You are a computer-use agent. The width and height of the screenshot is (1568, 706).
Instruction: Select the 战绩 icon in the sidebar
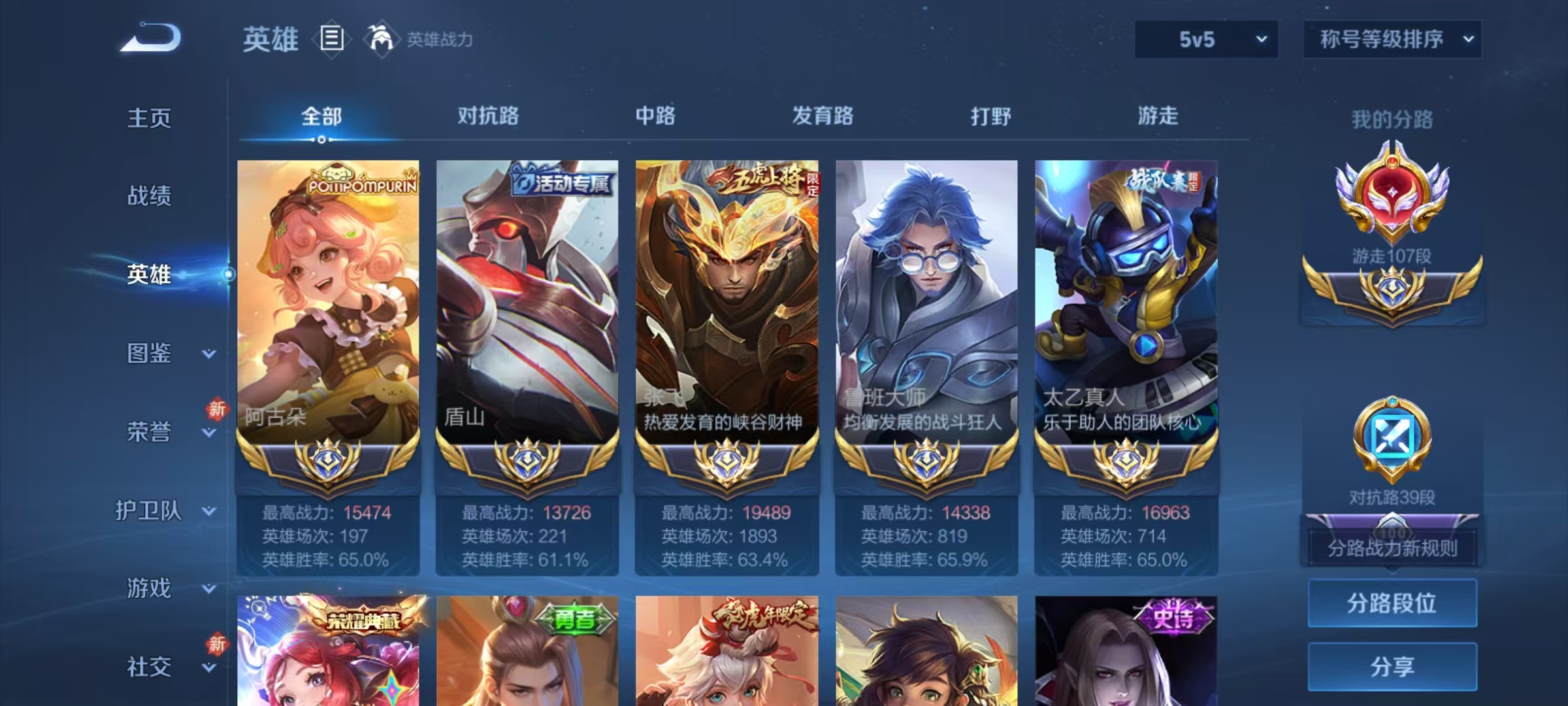pyautogui.click(x=150, y=197)
